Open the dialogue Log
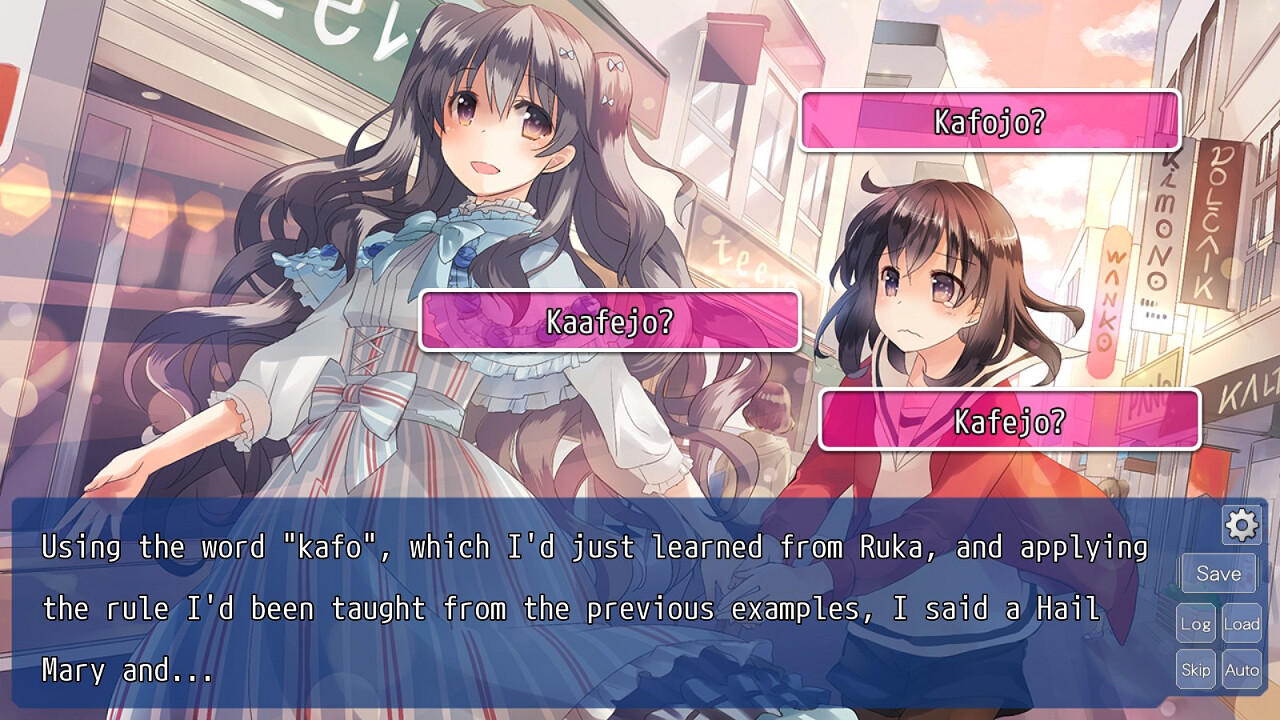 coord(1195,623)
